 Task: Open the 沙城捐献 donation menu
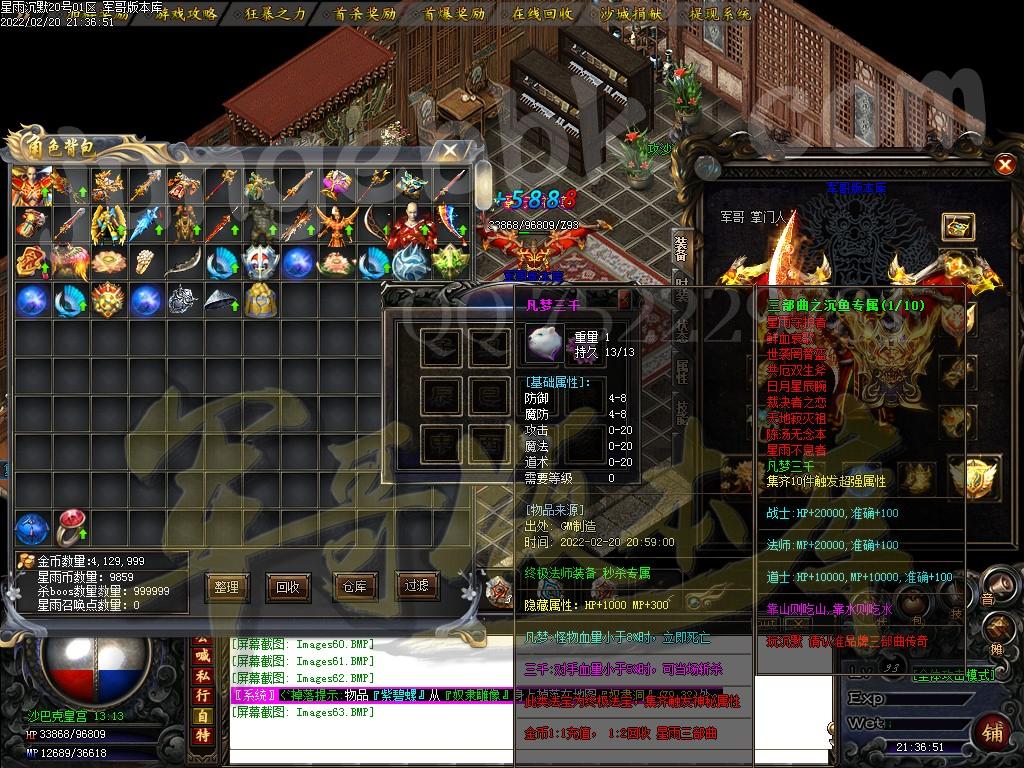[631, 14]
